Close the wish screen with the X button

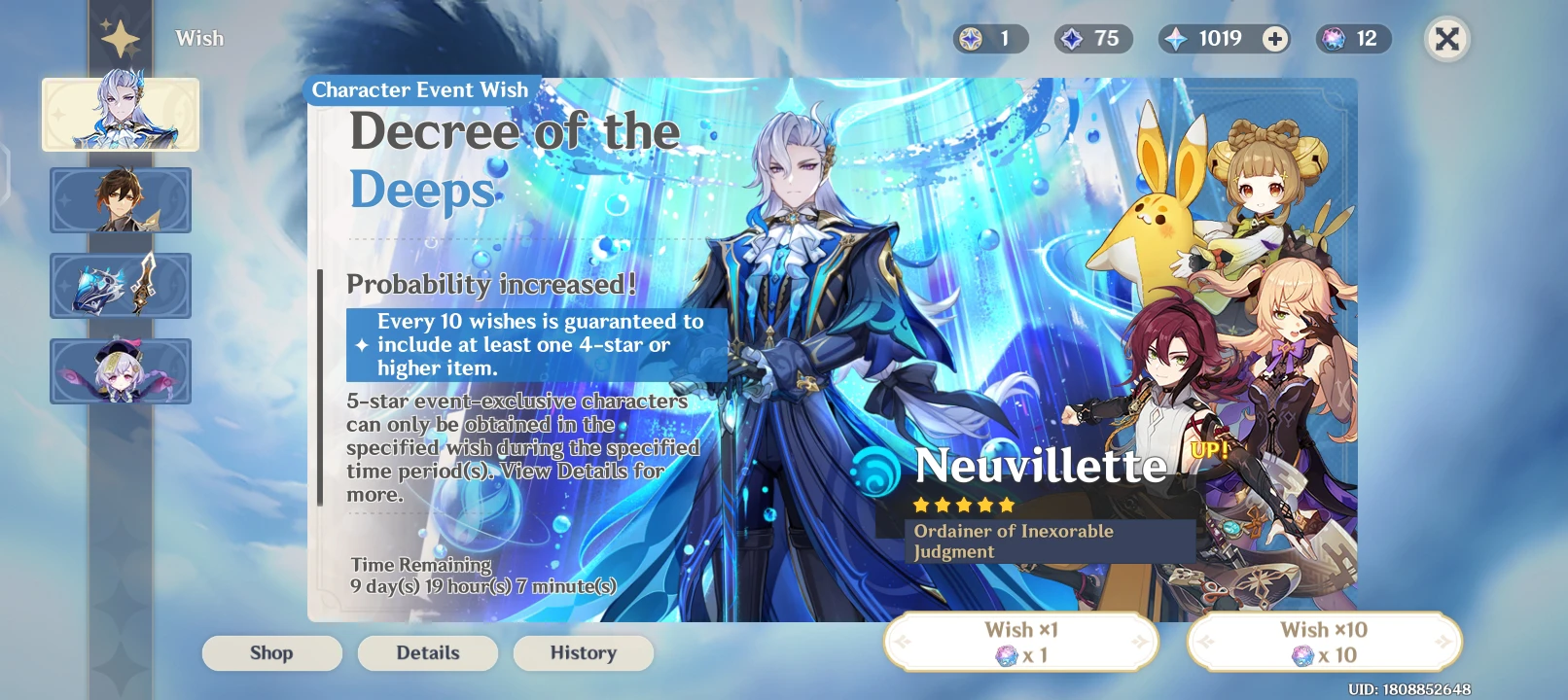click(x=1446, y=39)
